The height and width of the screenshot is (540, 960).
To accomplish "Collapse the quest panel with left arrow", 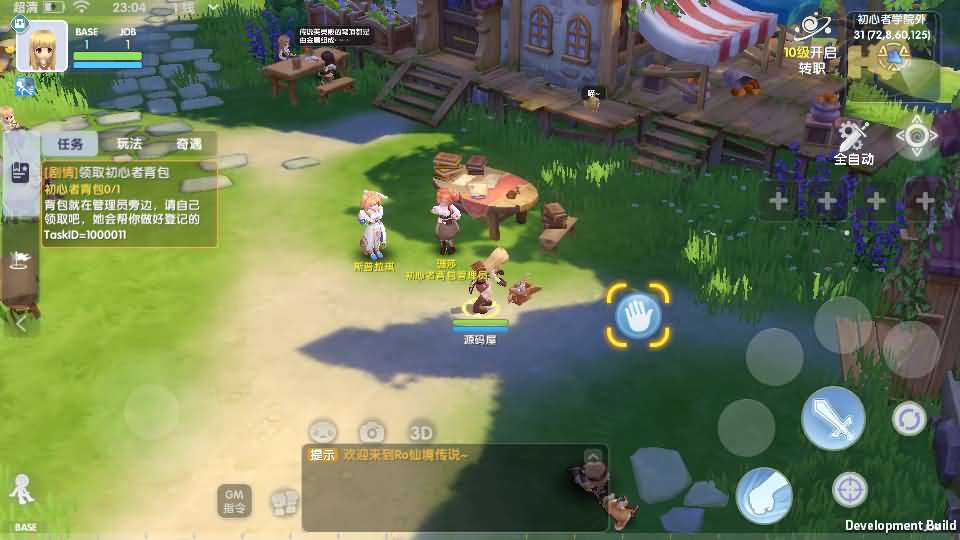I will coord(21,322).
